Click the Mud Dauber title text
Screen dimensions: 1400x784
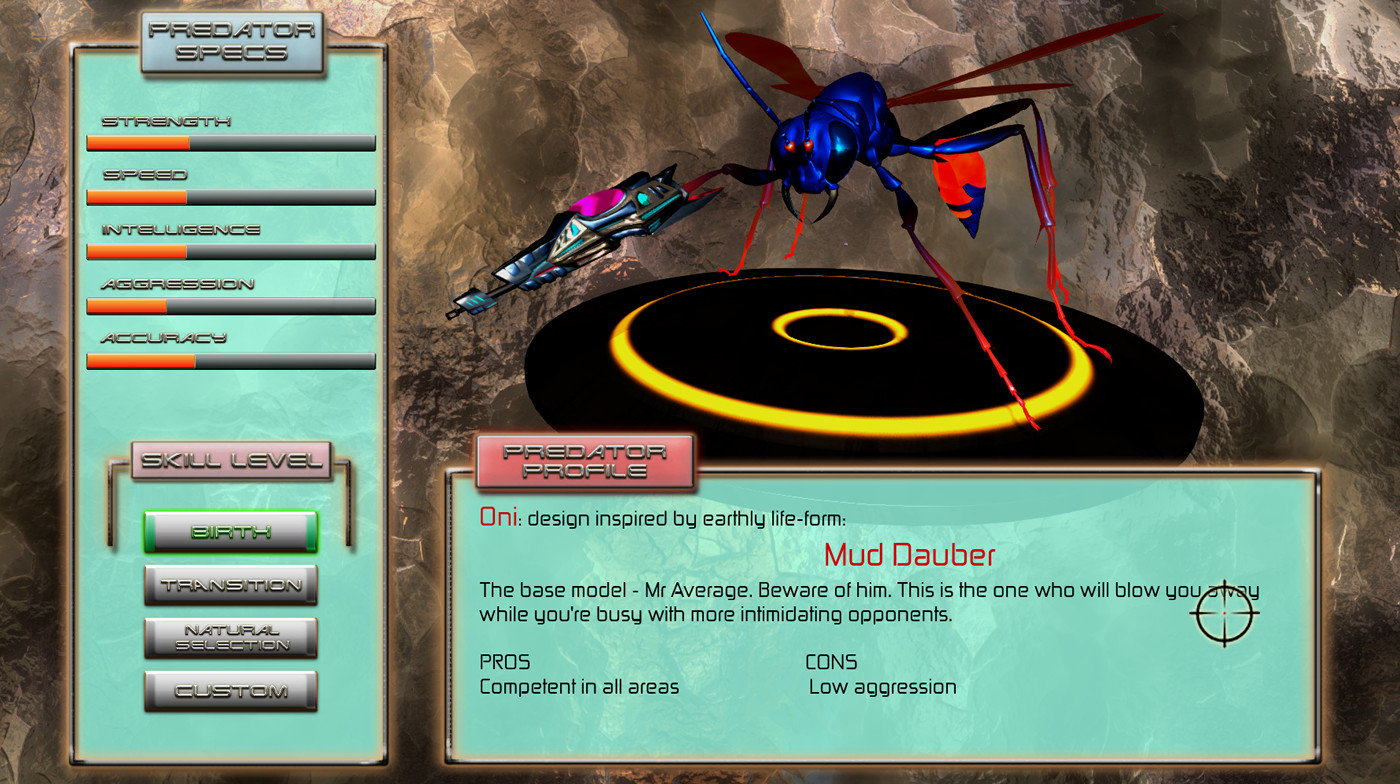click(911, 554)
